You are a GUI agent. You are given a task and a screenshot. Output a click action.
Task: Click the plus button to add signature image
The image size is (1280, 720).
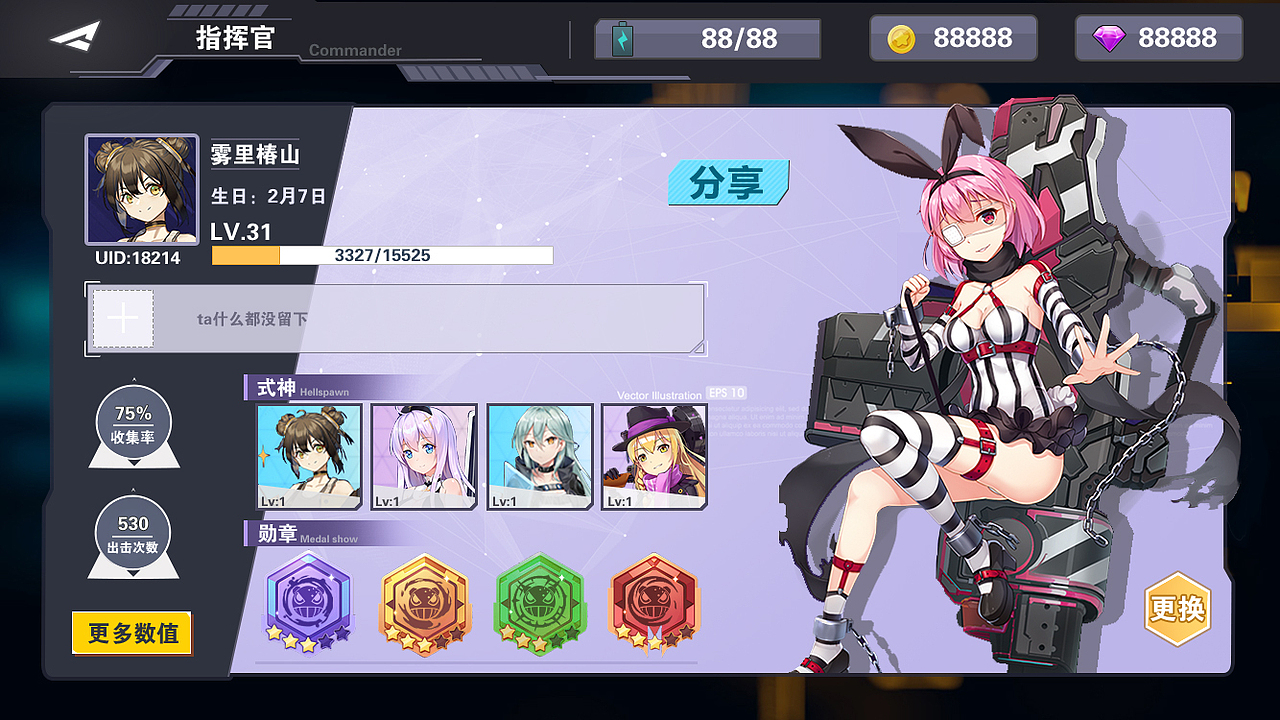point(121,317)
